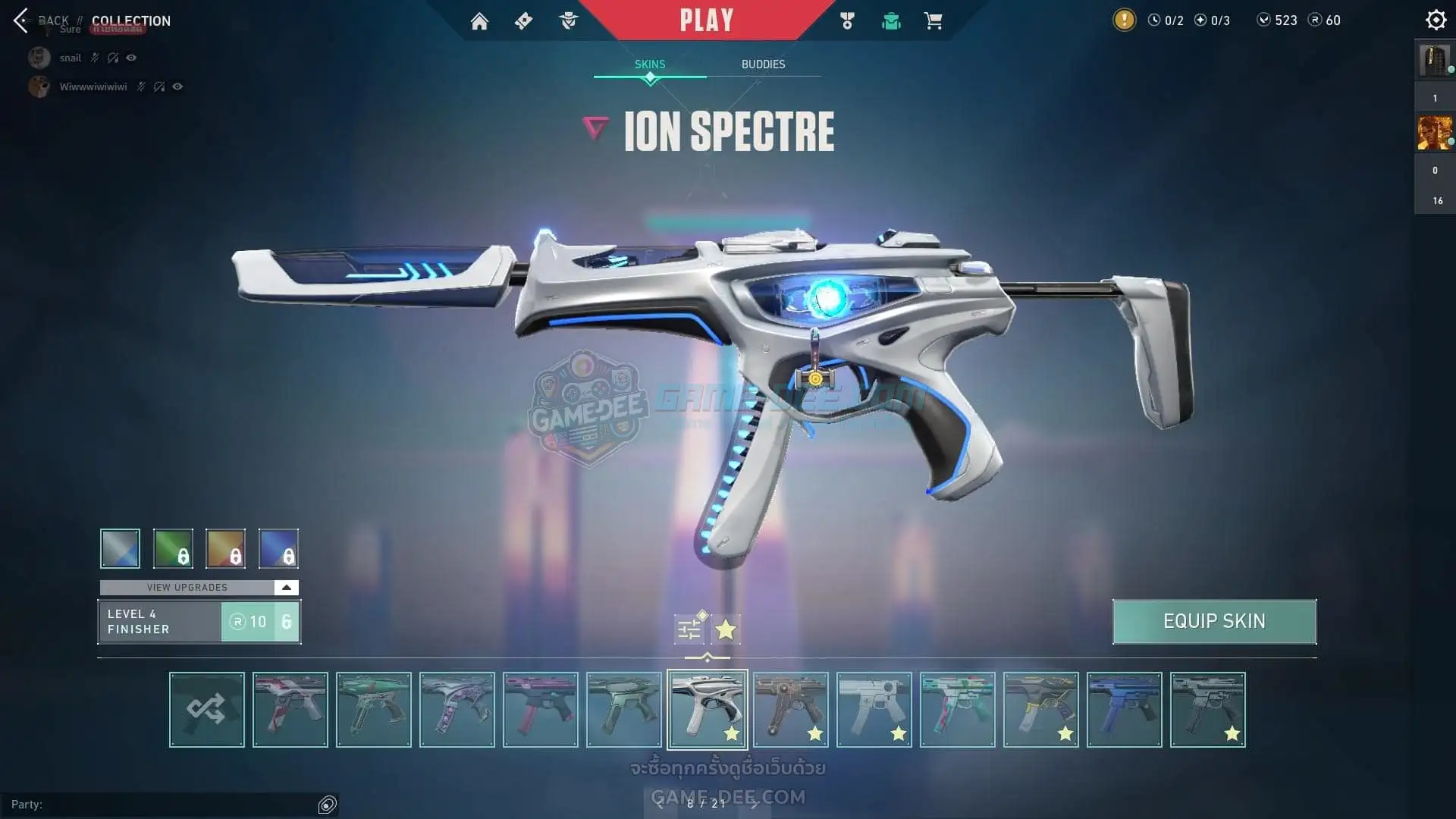Open the store cart icon
The image size is (1456, 819).
pyautogui.click(x=933, y=21)
